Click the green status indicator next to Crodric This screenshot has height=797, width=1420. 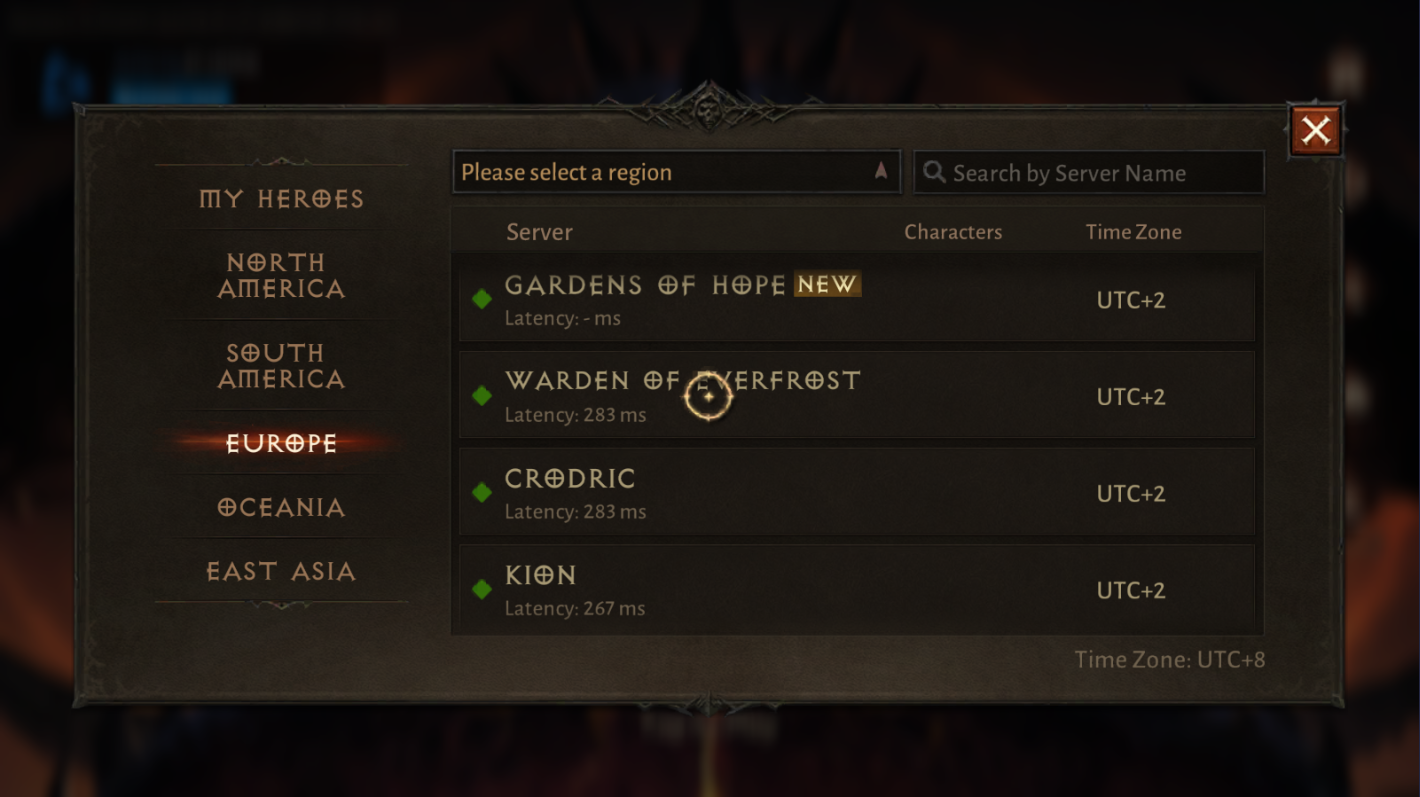click(483, 493)
